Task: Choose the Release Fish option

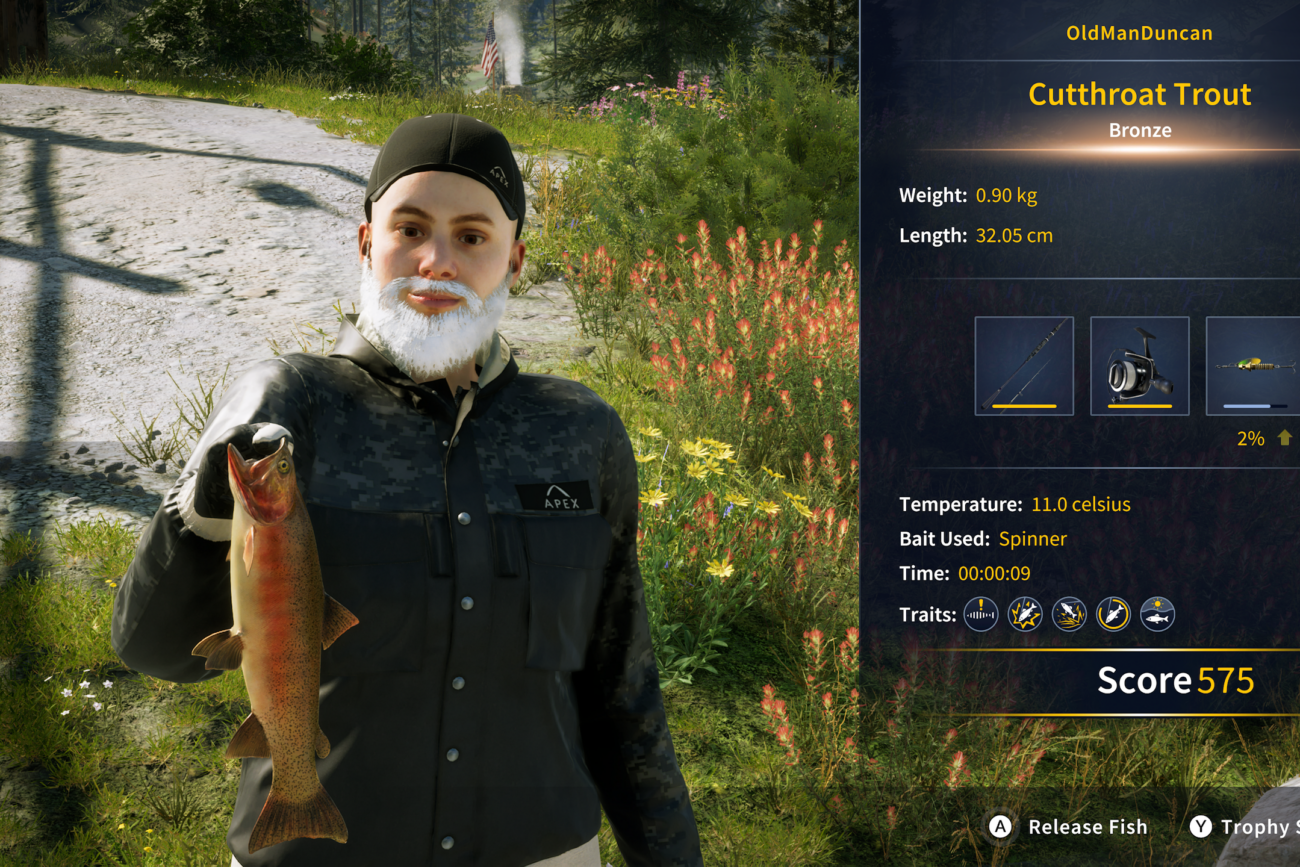Action: (x=1070, y=827)
